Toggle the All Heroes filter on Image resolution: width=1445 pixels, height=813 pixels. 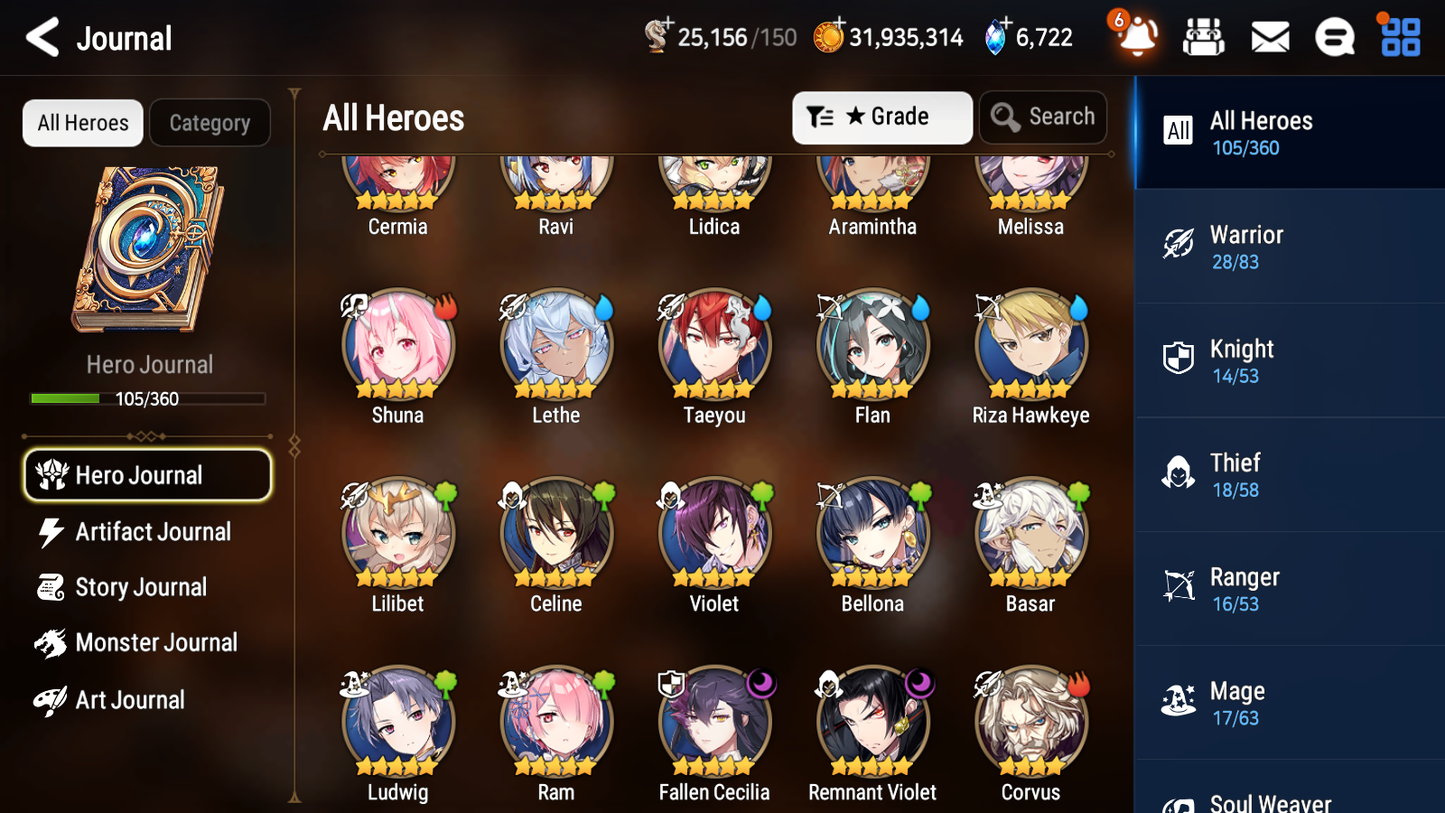point(82,122)
